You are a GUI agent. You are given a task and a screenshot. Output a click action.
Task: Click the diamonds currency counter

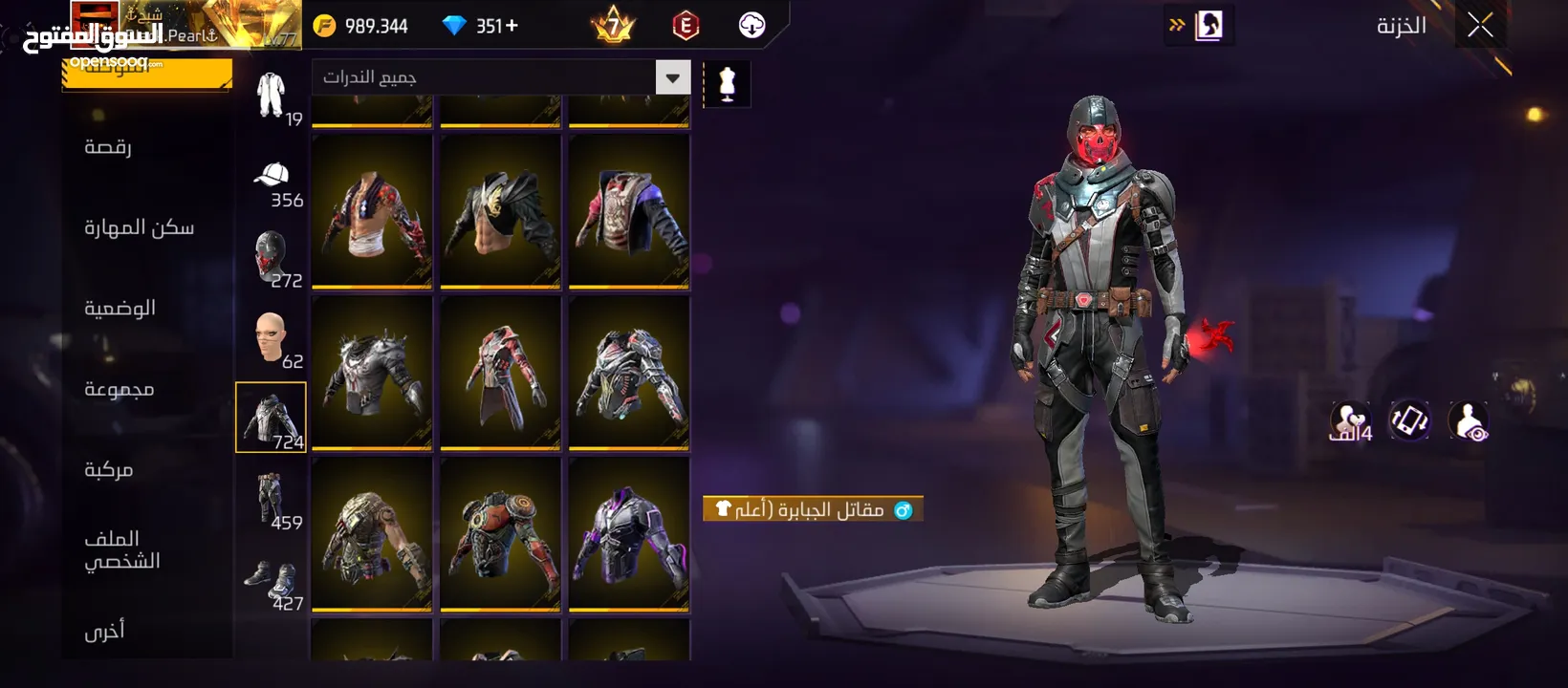tap(480, 26)
